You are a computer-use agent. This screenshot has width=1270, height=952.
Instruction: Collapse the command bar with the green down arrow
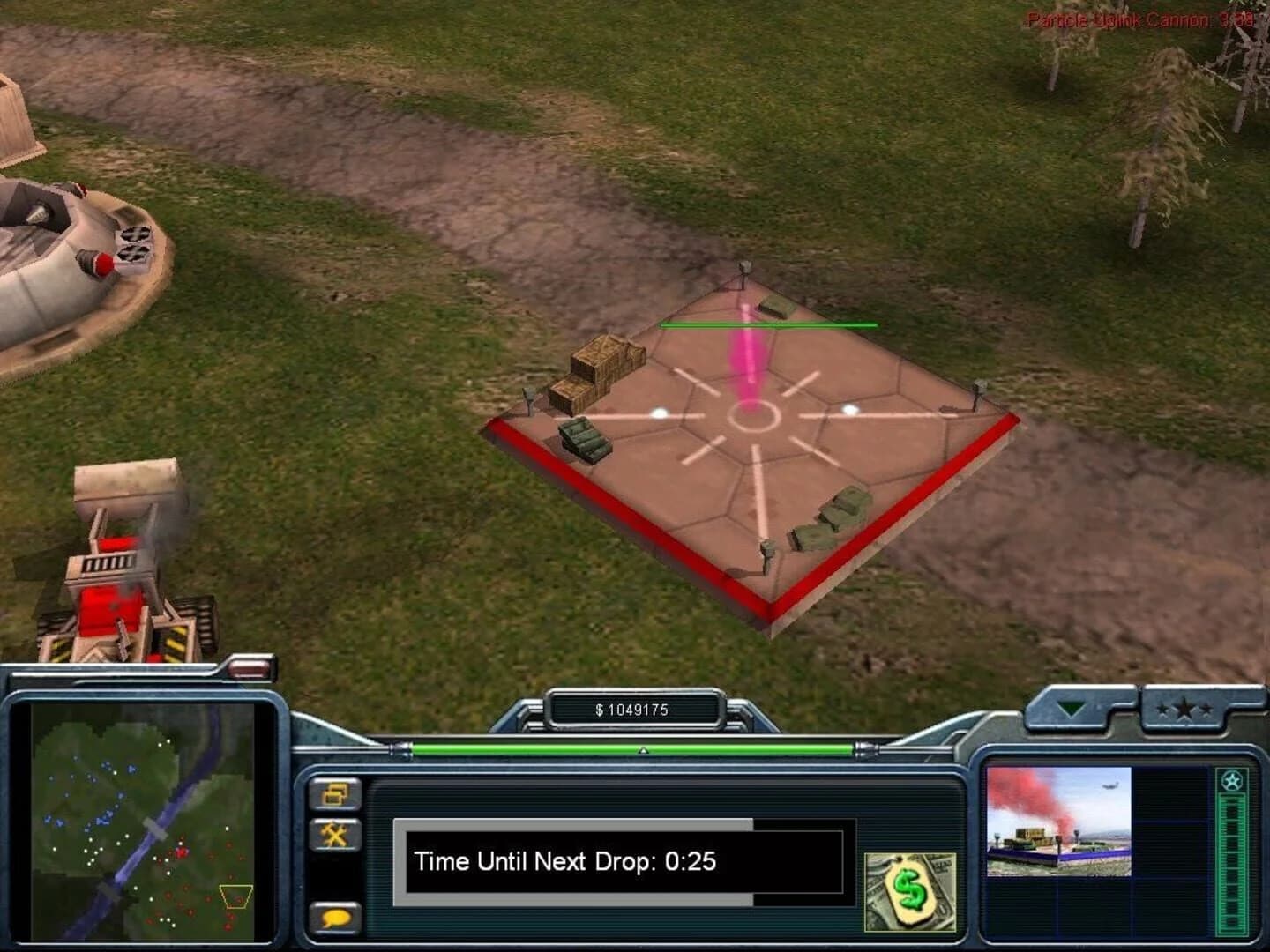tap(1071, 709)
